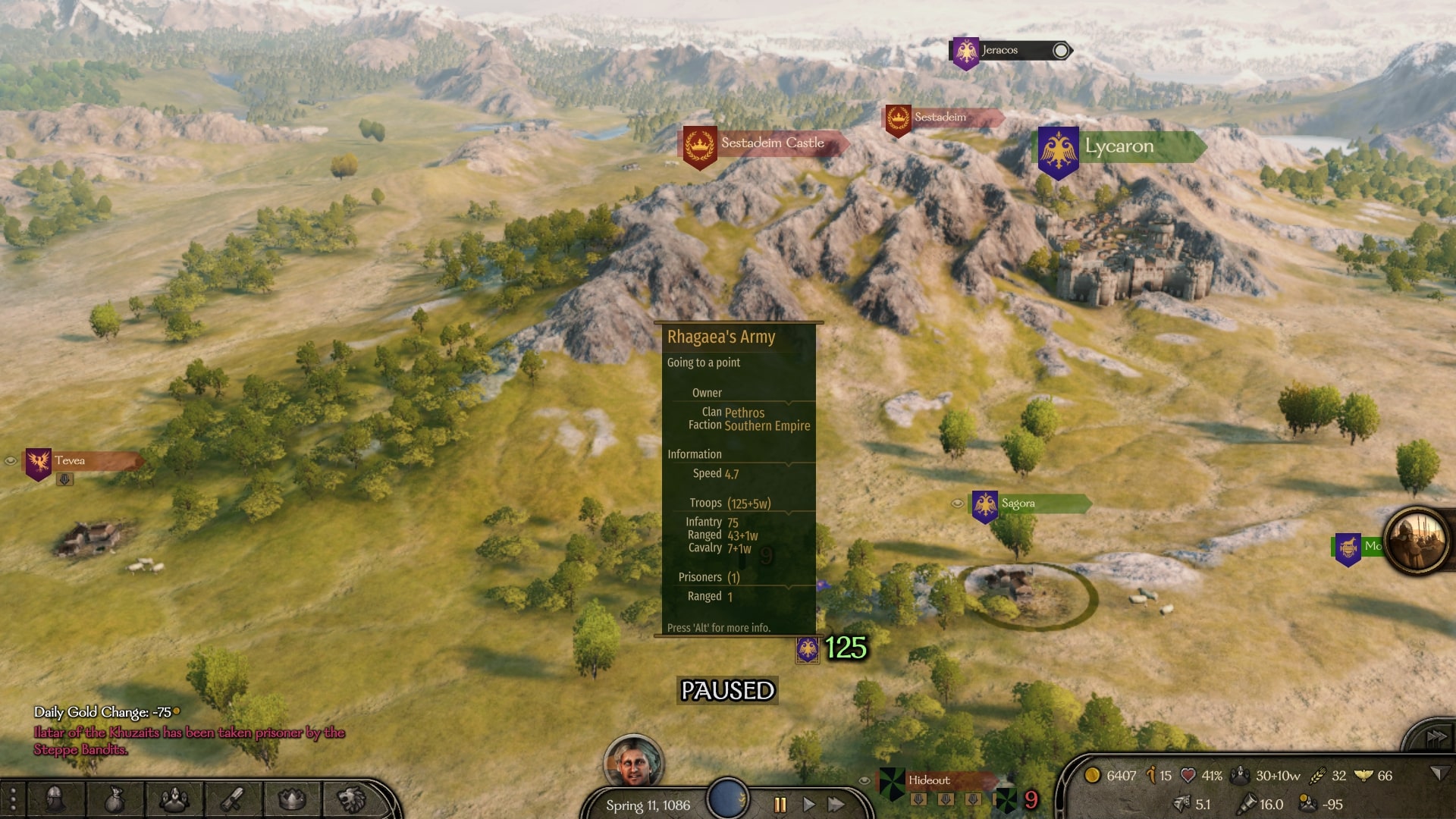1456x819 pixels.
Task: Select the Tevea village nameplate
Action: point(71,461)
